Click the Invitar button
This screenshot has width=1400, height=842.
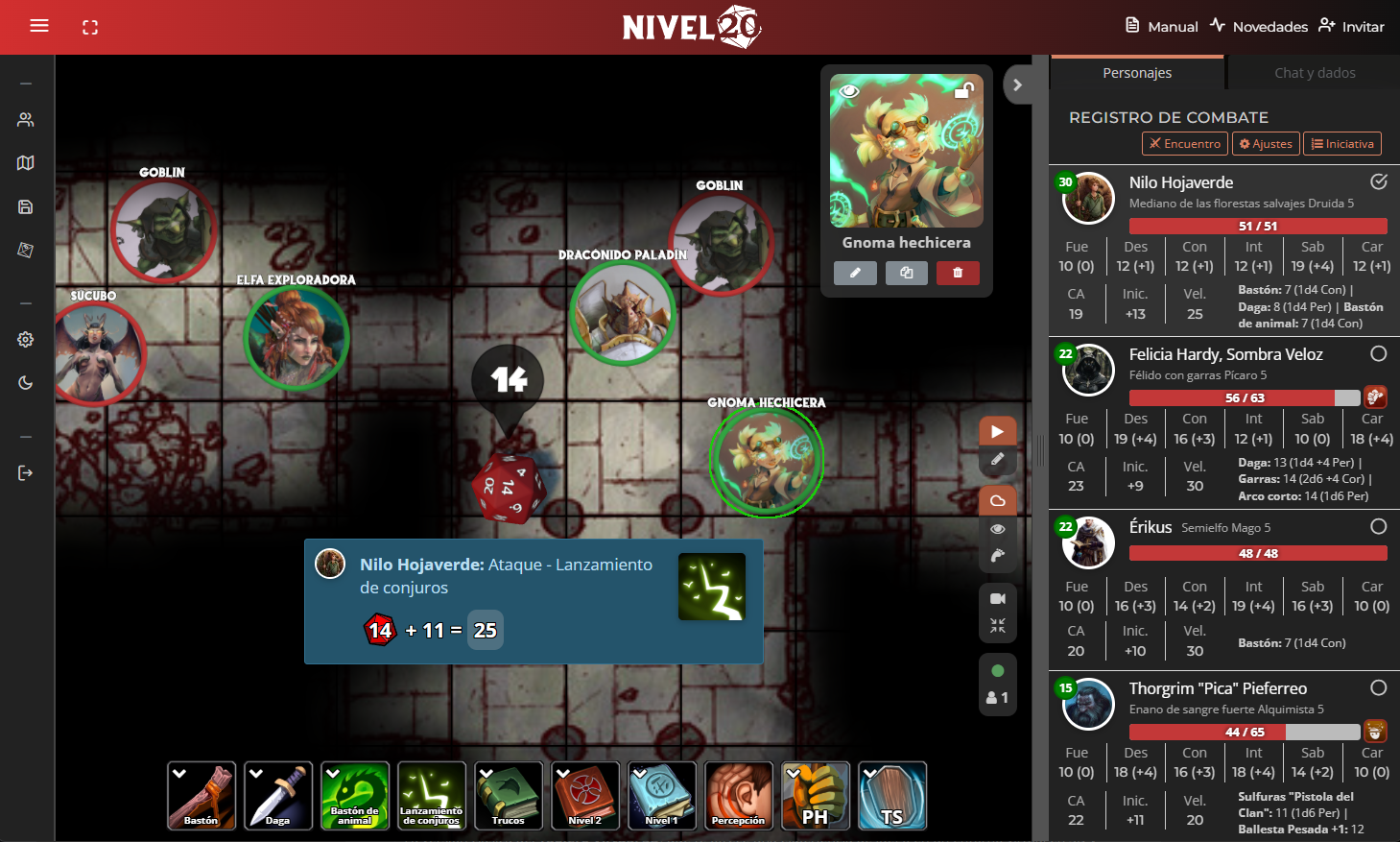click(x=1351, y=26)
